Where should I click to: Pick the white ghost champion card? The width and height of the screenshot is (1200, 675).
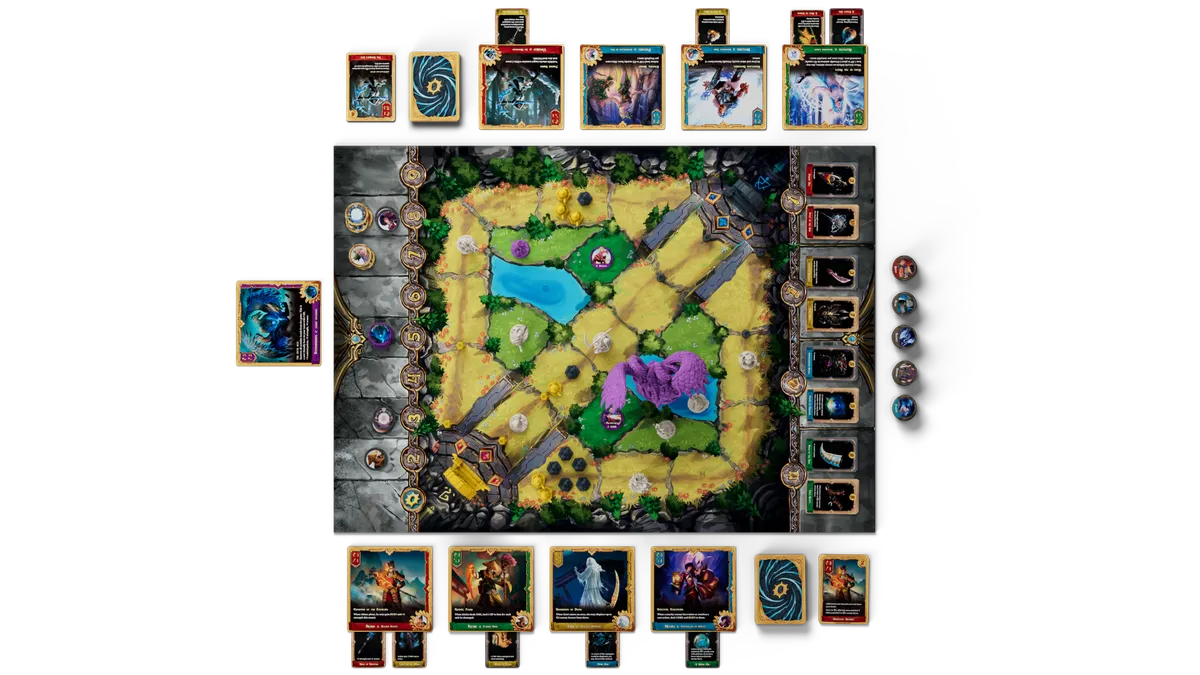point(591,588)
